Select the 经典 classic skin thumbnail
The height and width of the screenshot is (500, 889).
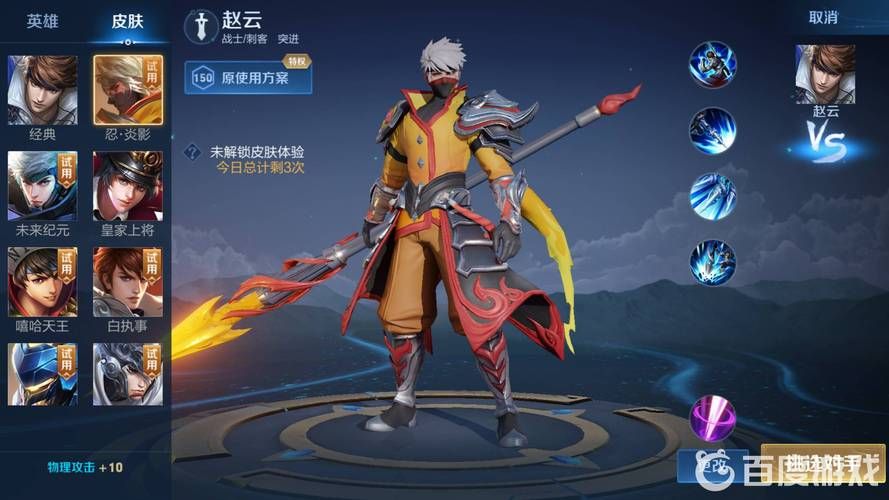(x=42, y=90)
